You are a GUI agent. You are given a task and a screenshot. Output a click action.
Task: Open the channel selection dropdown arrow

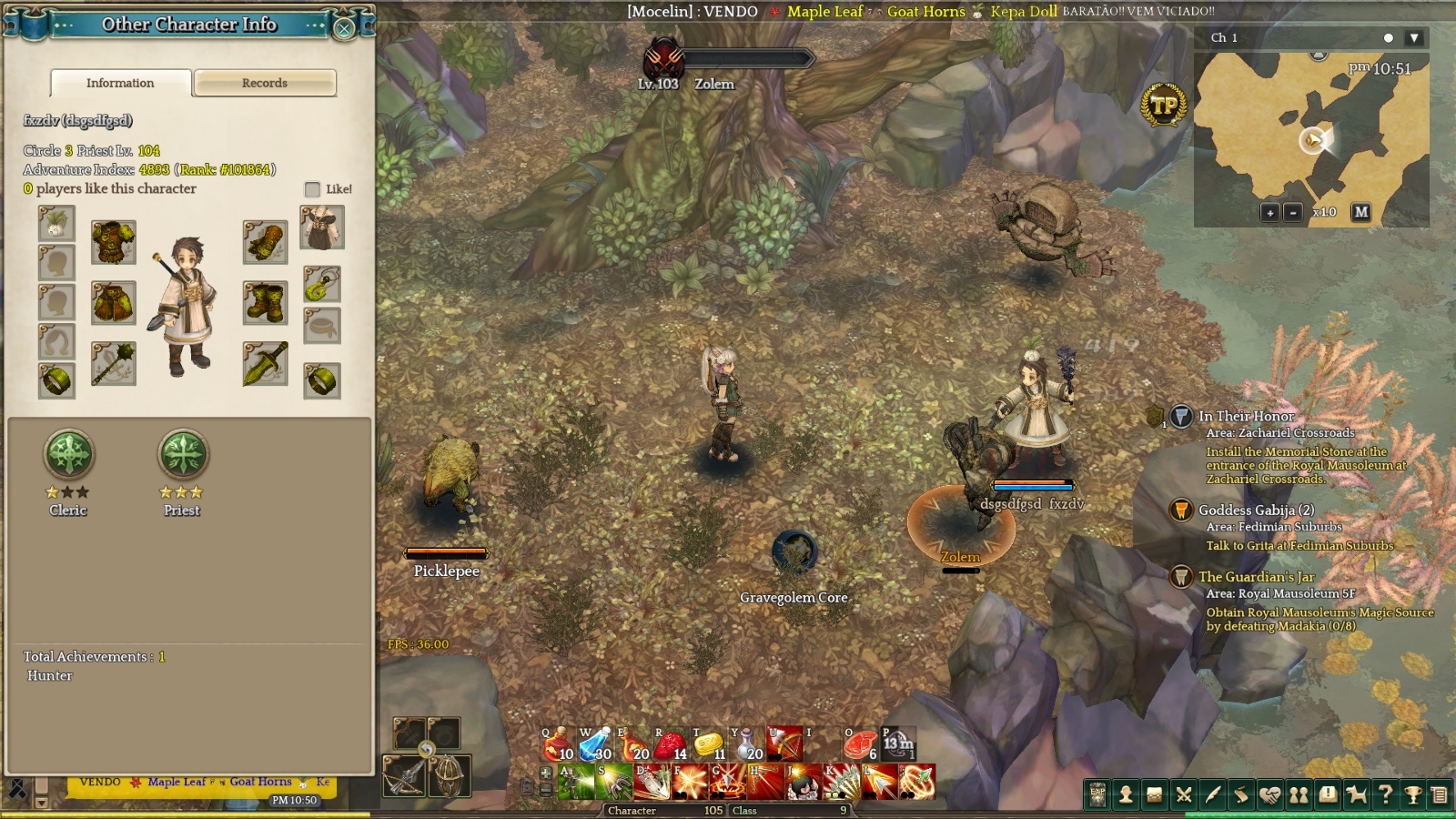[x=1413, y=38]
